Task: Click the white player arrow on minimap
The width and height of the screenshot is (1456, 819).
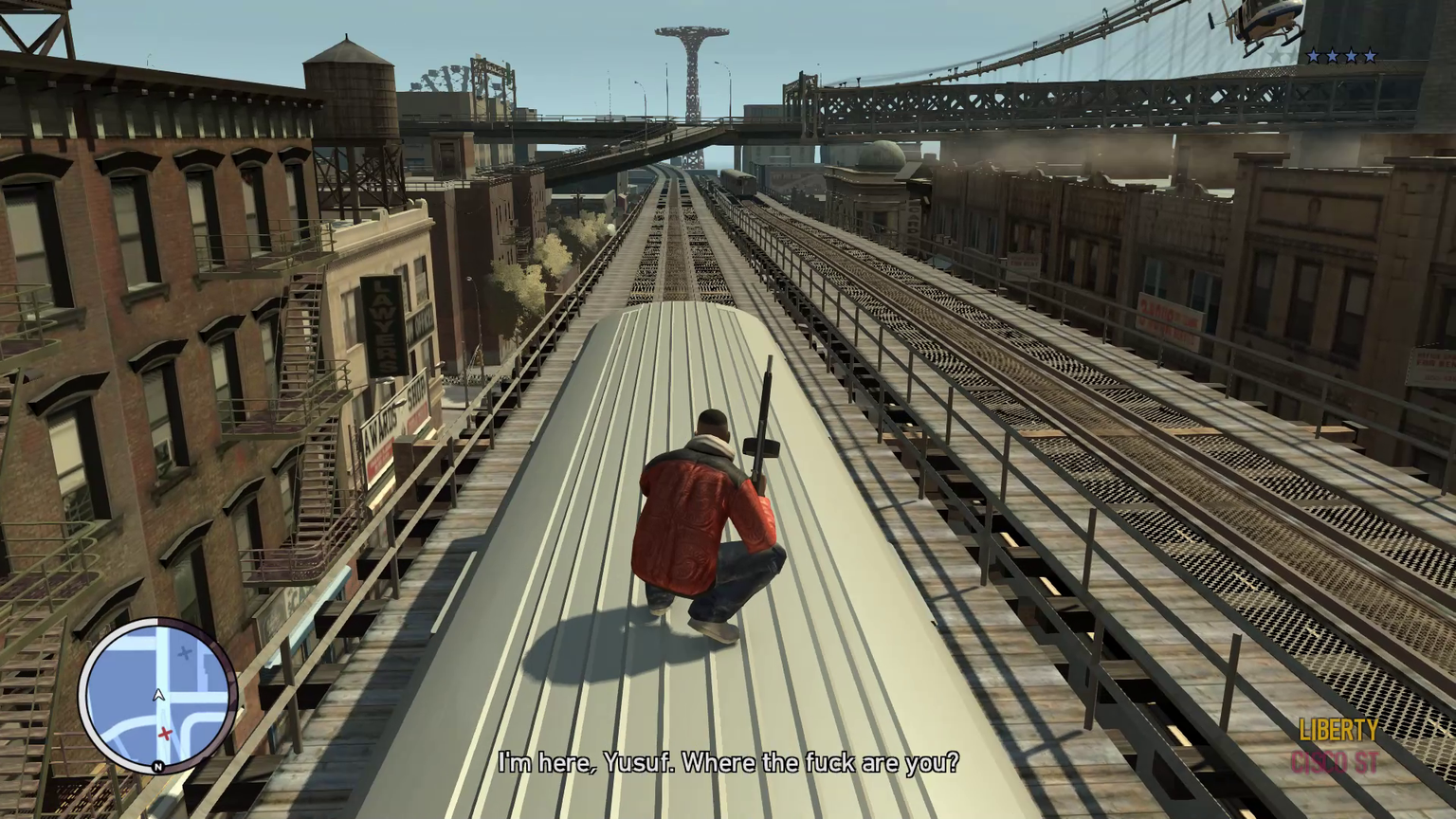Action: (158, 696)
